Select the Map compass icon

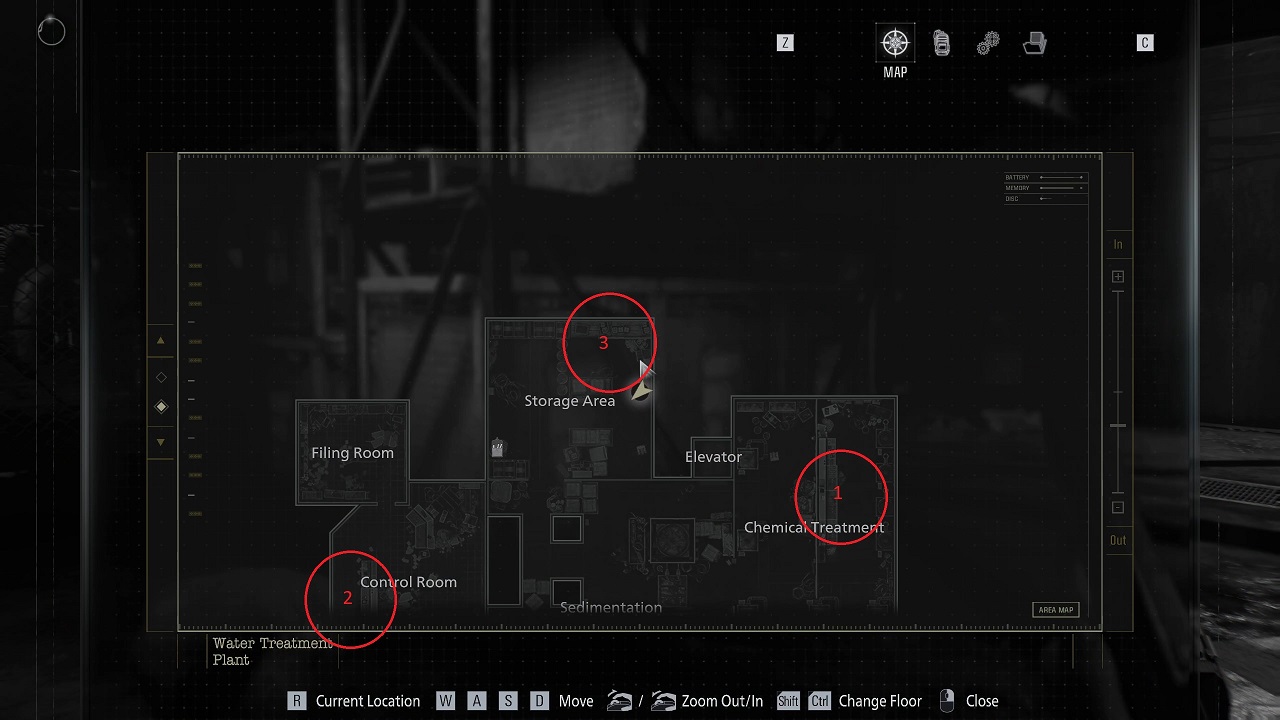pos(895,42)
